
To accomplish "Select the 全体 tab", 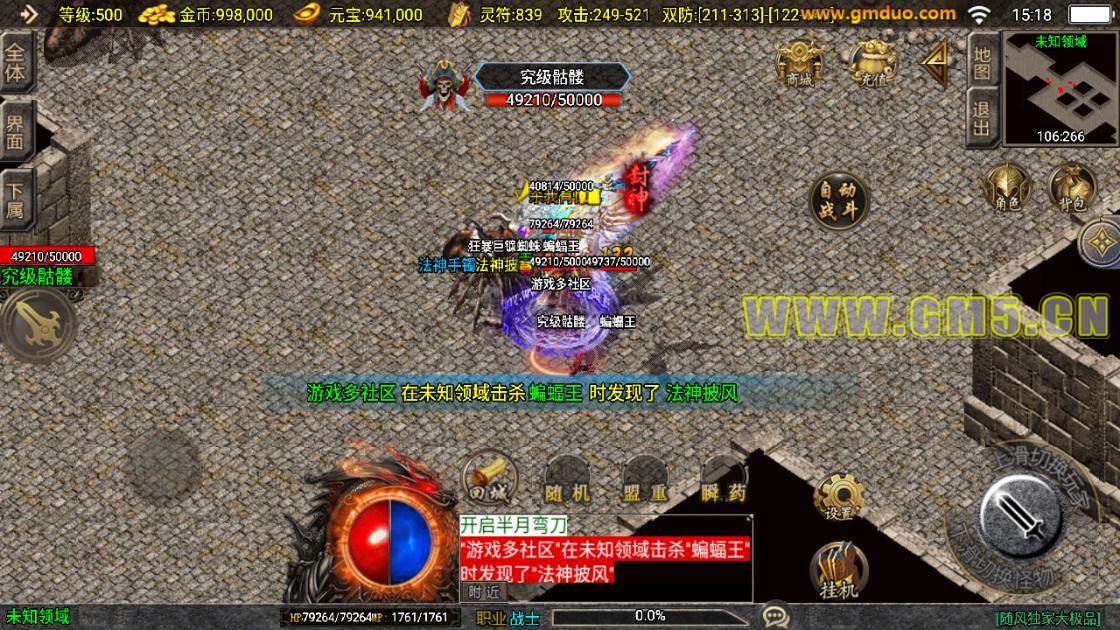I will 17,63.
